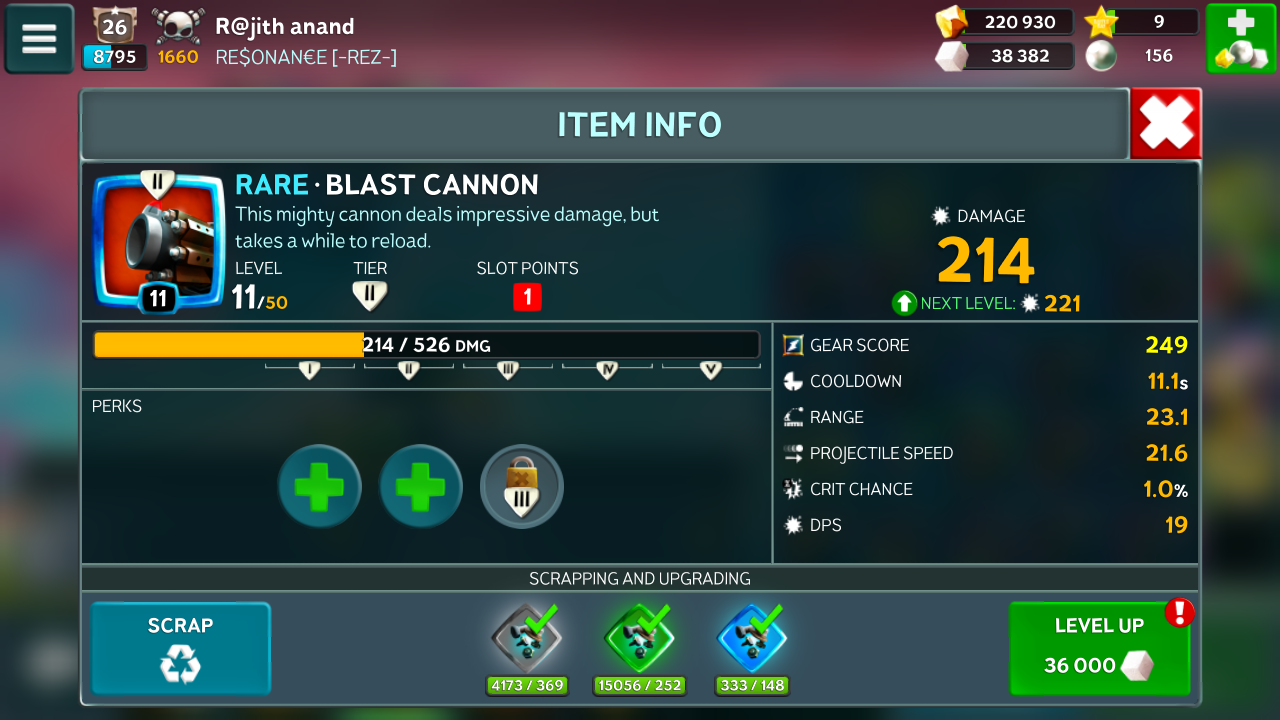The height and width of the screenshot is (720, 1280).
Task: Select the green uncommon cannon part icon
Action: (639, 639)
